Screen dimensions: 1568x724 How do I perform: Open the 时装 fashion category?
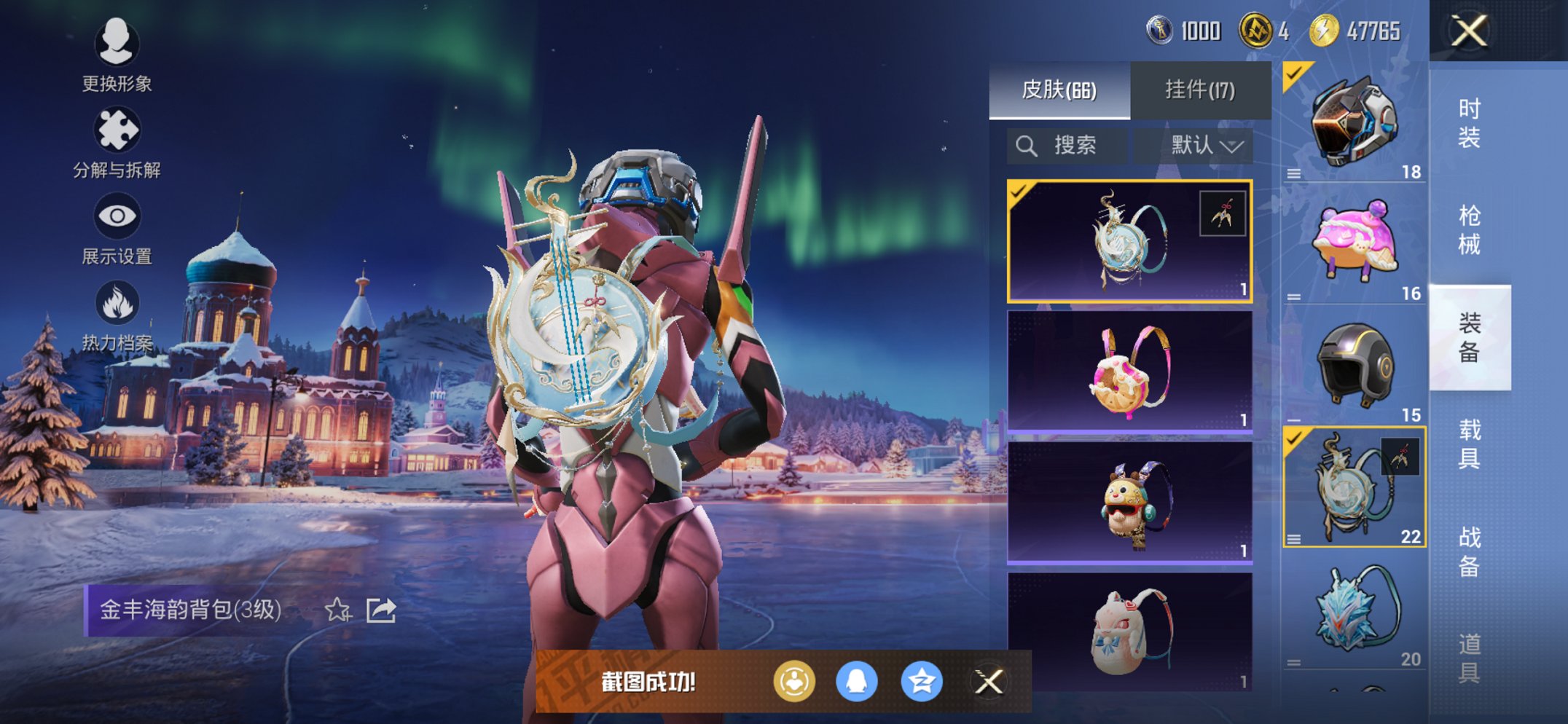click(x=1469, y=122)
